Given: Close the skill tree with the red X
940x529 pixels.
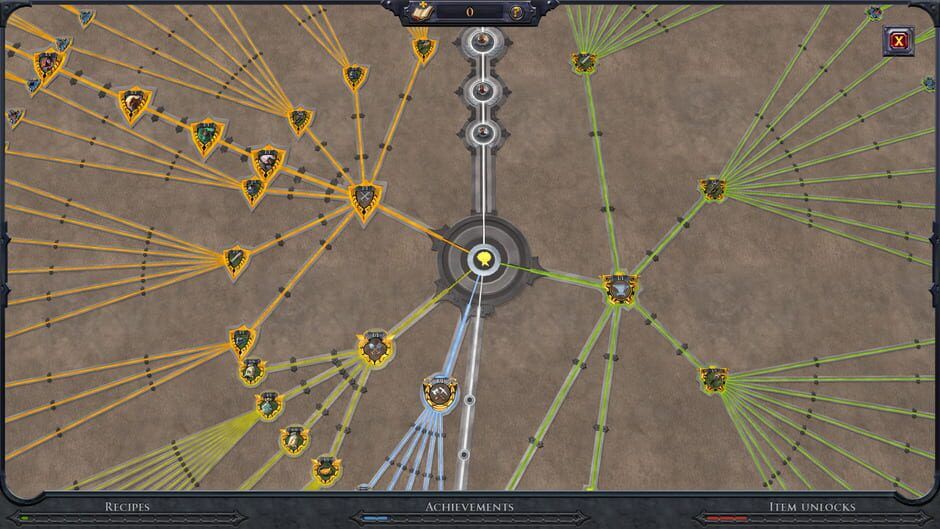Looking at the screenshot, I should (x=898, y=41).
